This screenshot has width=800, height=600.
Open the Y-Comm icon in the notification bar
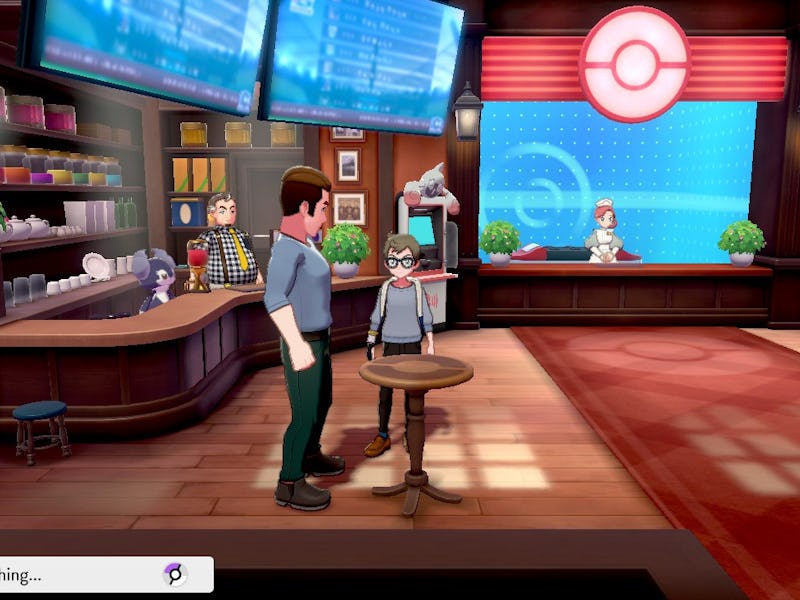point(174,574)
